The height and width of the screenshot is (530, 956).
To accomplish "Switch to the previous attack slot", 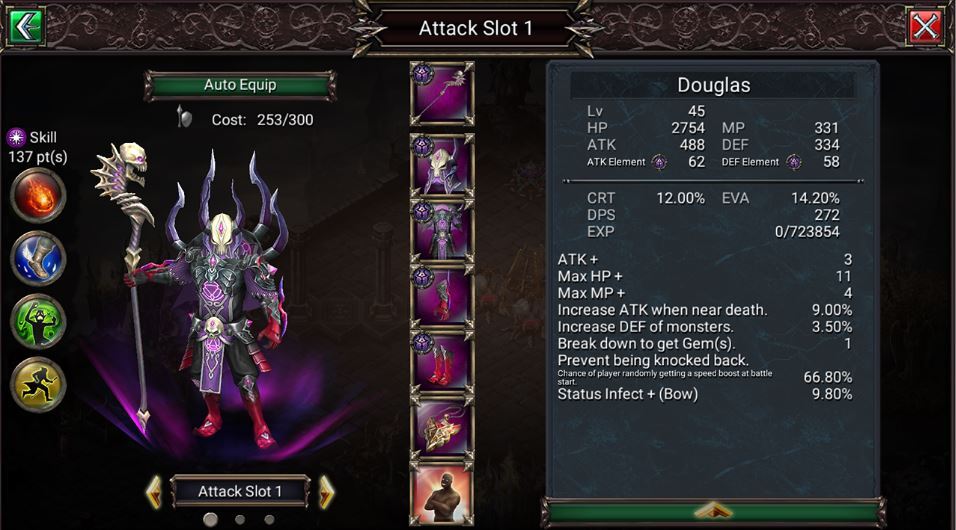I will click(154, 491).
